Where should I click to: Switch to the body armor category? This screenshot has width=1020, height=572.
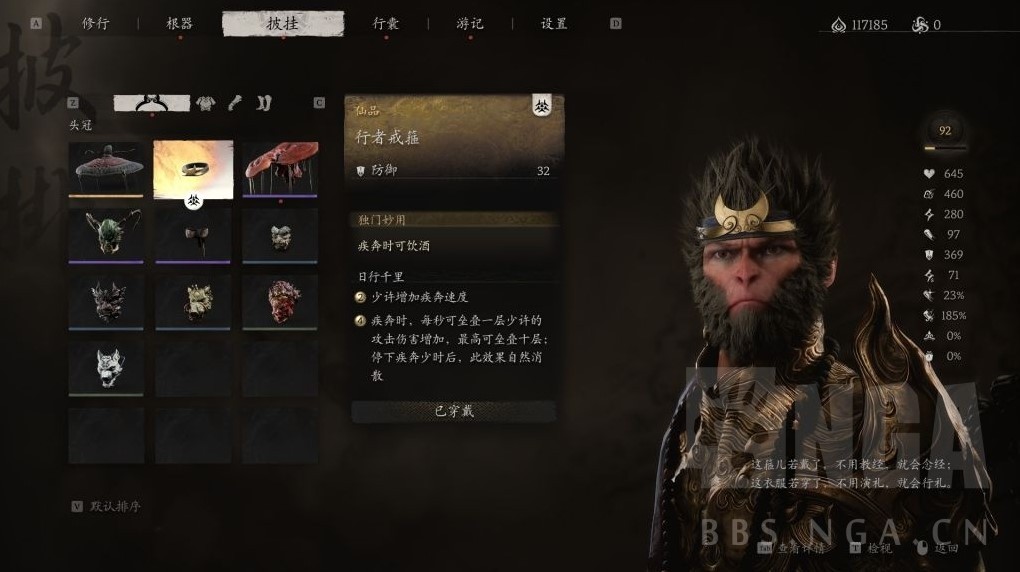(206, 103)
